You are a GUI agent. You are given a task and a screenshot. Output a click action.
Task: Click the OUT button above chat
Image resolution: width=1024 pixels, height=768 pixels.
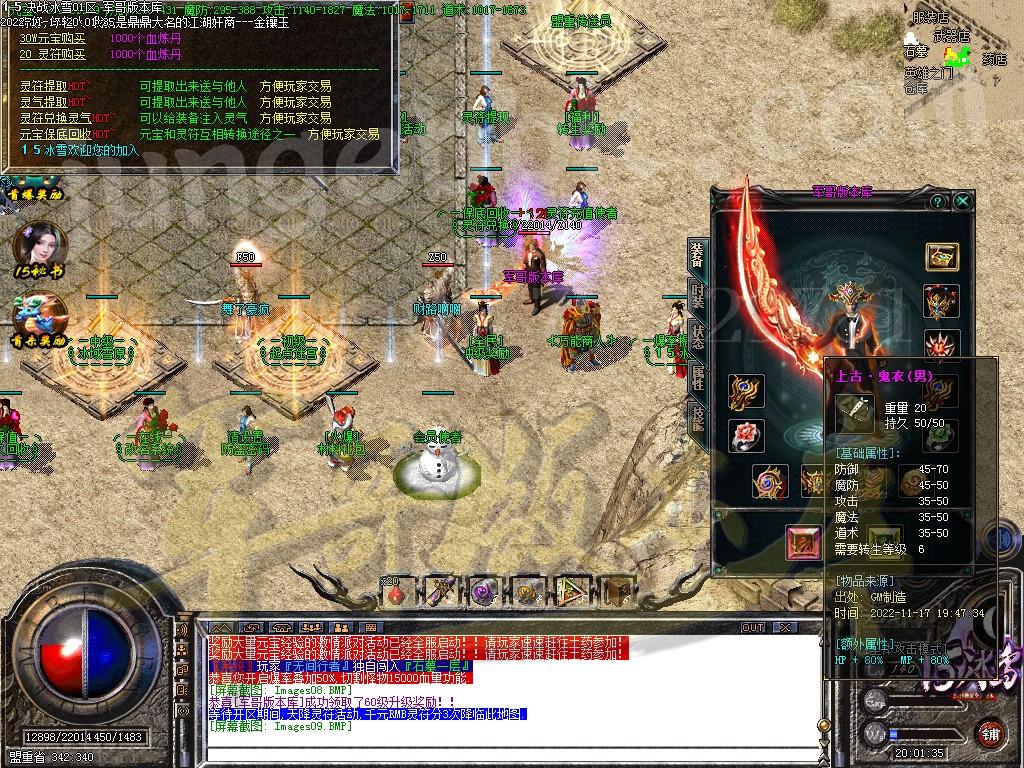click(752, 628)
